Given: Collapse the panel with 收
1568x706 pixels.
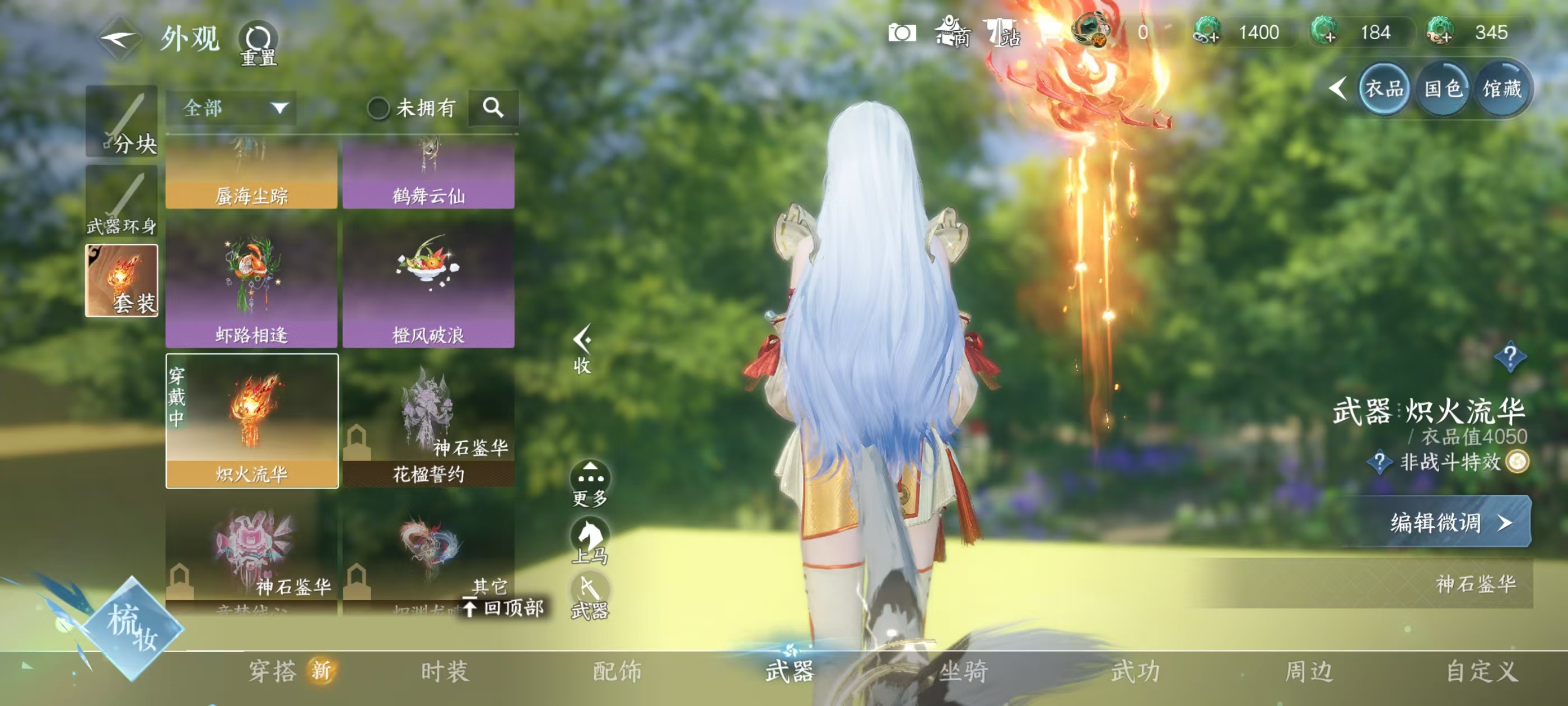Looking at the screenshot, I should 582,349.
